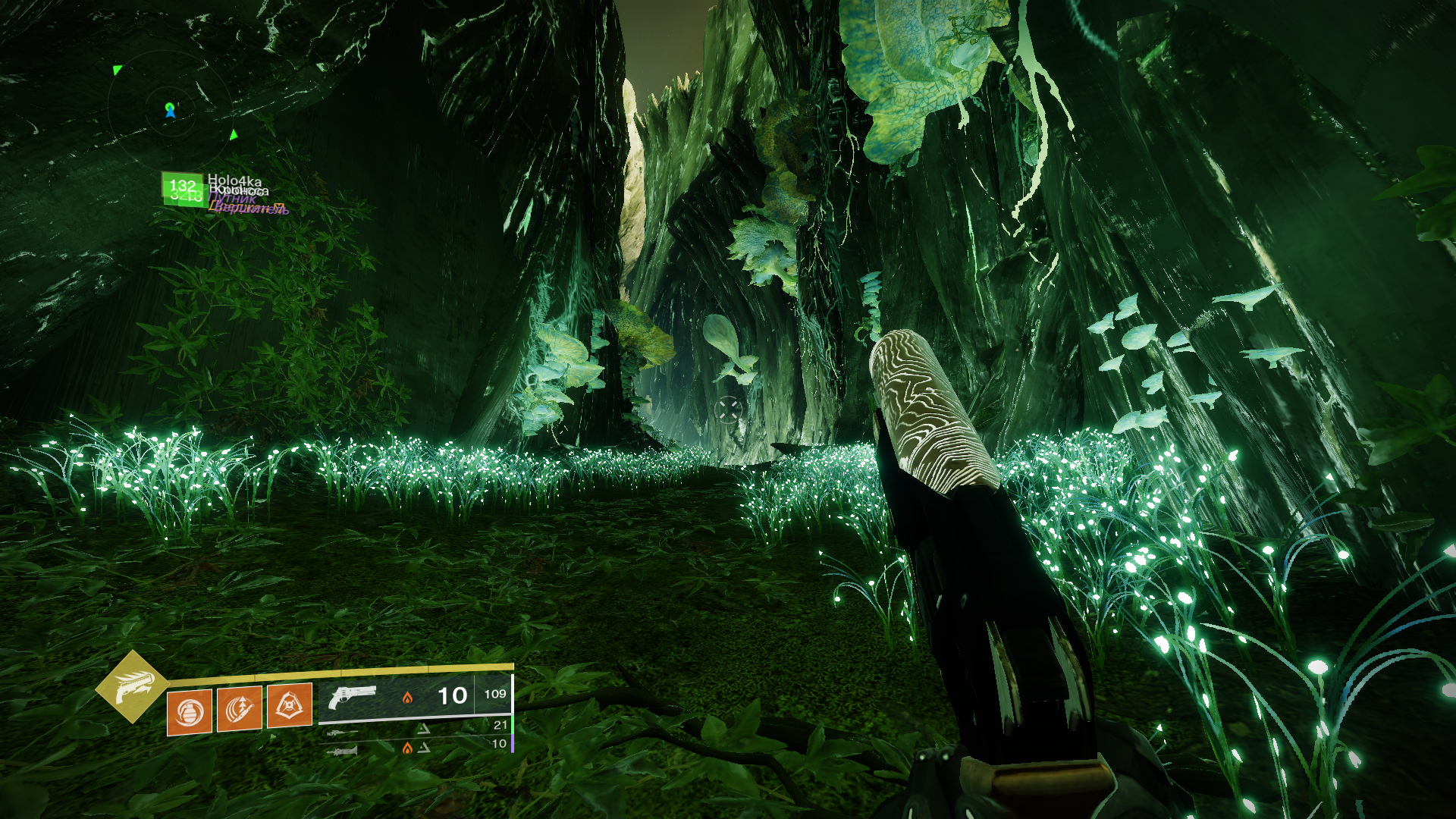This screenshot has height=819, width=1456.
Task: Trigger the throwing knife melee ability
Action: pos(240,709)
